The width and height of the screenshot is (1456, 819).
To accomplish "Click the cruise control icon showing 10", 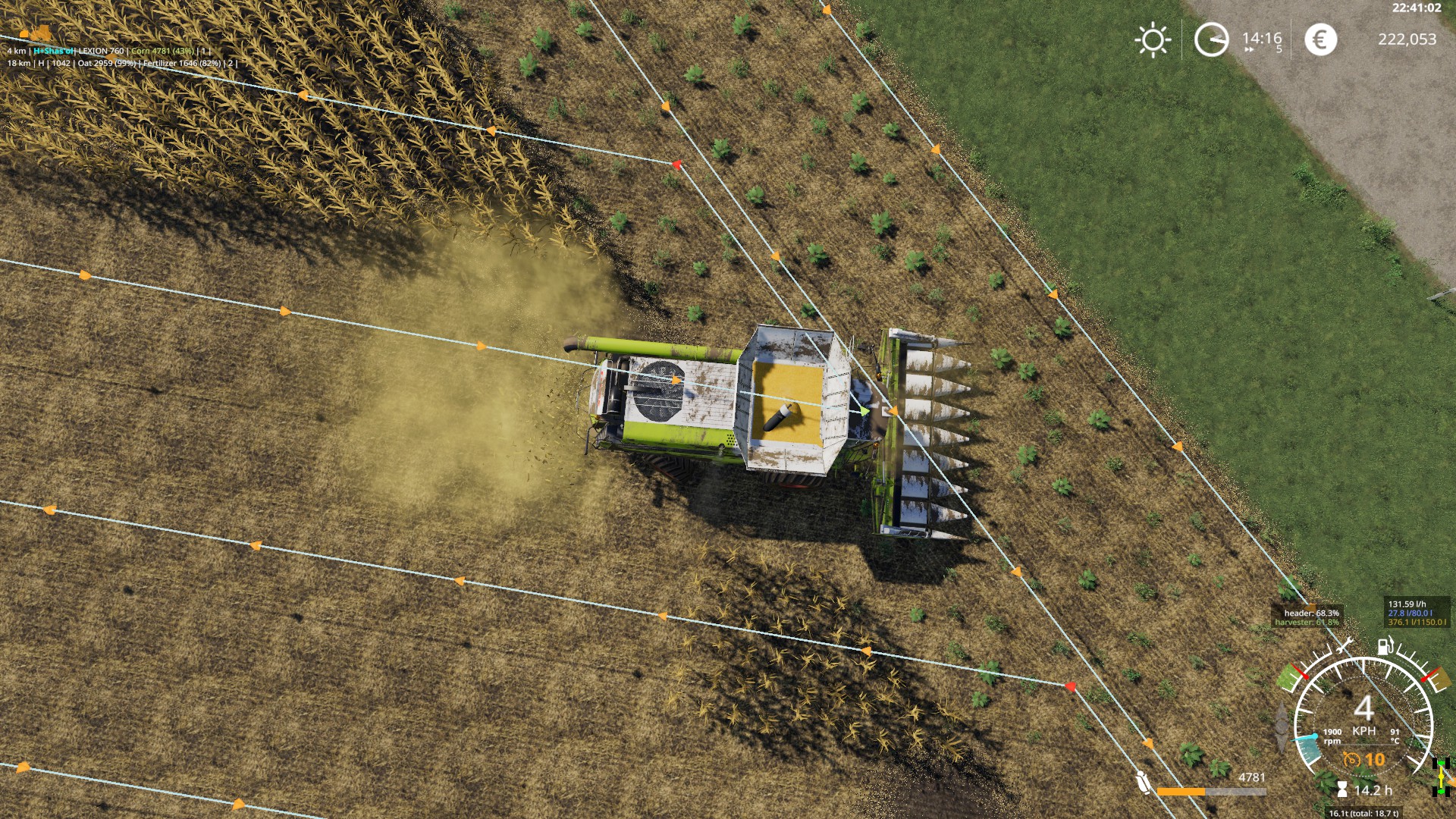I will (1352, 761).
